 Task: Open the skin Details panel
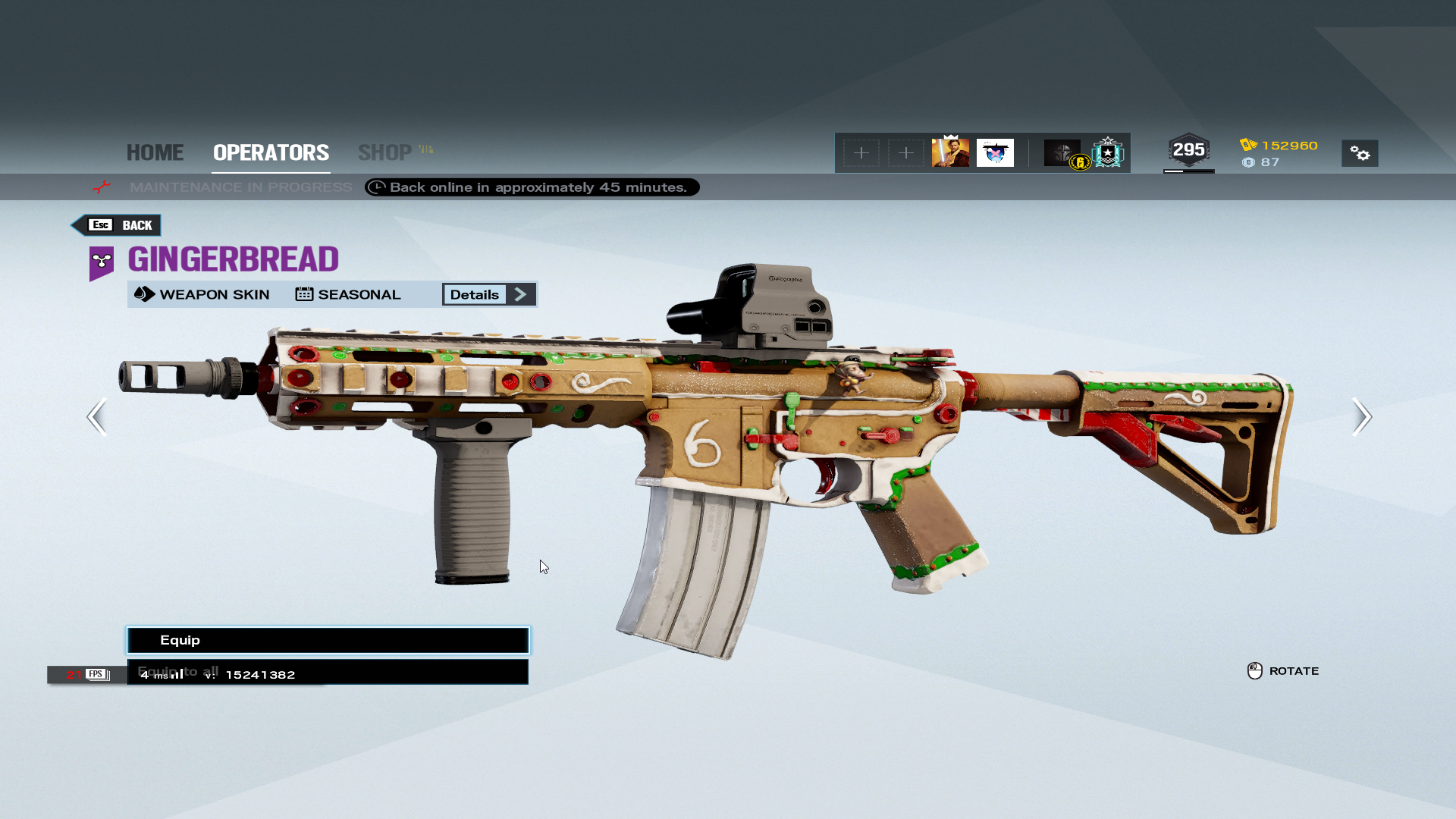click(x=489, y=294)
